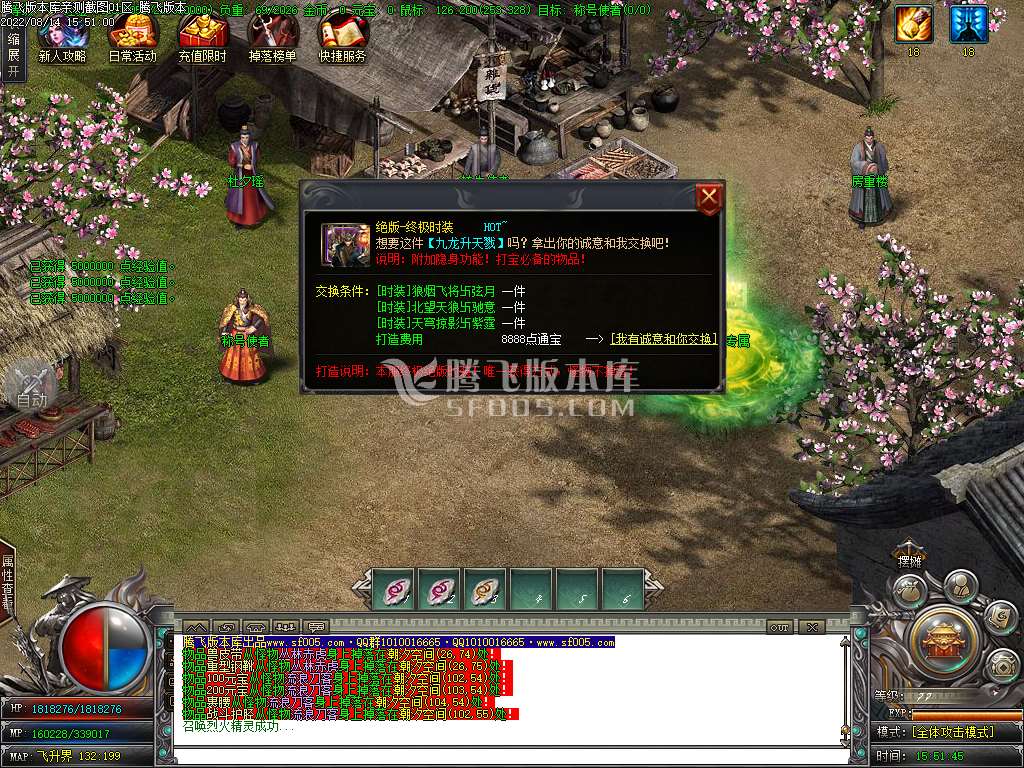Open the 属性查看 attribute panel tab

point(8,583)
